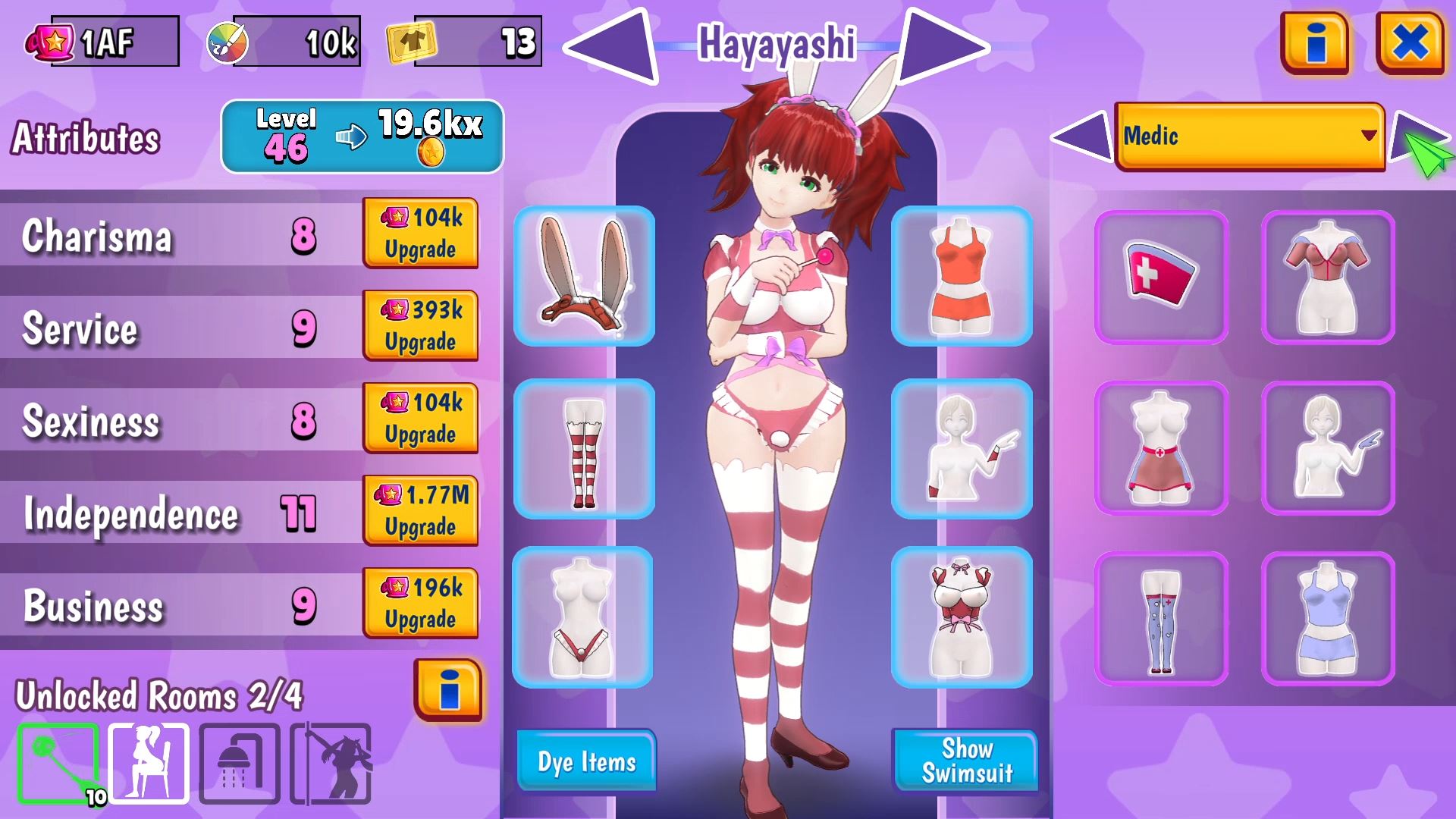Open the striped stockings equipment slot

(x=584, y=449)
